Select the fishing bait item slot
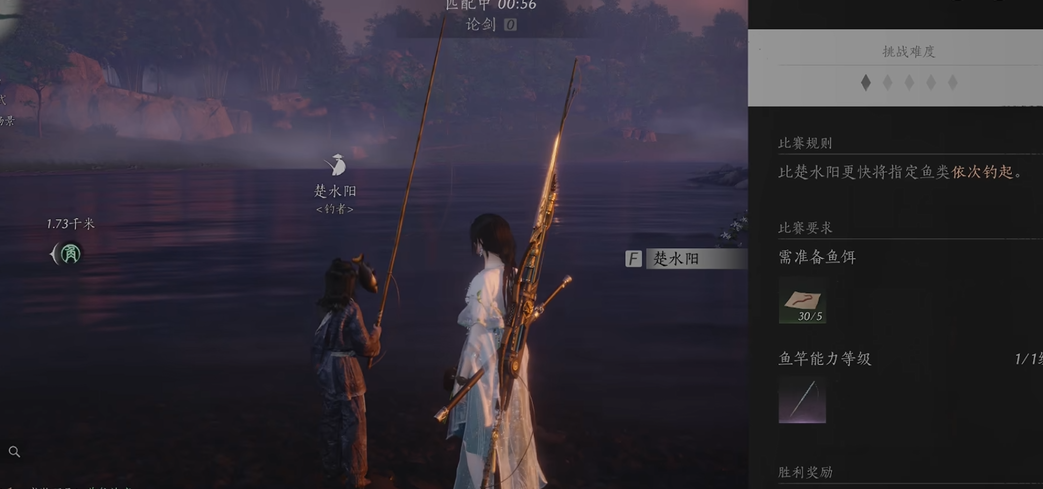Viewport: 1043px width, 489px height. point(802,302)
